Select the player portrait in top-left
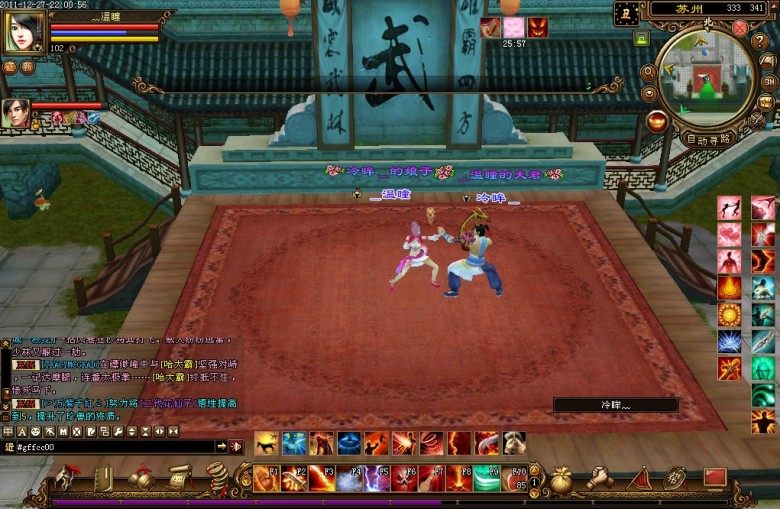 click(x=24, y=33)
